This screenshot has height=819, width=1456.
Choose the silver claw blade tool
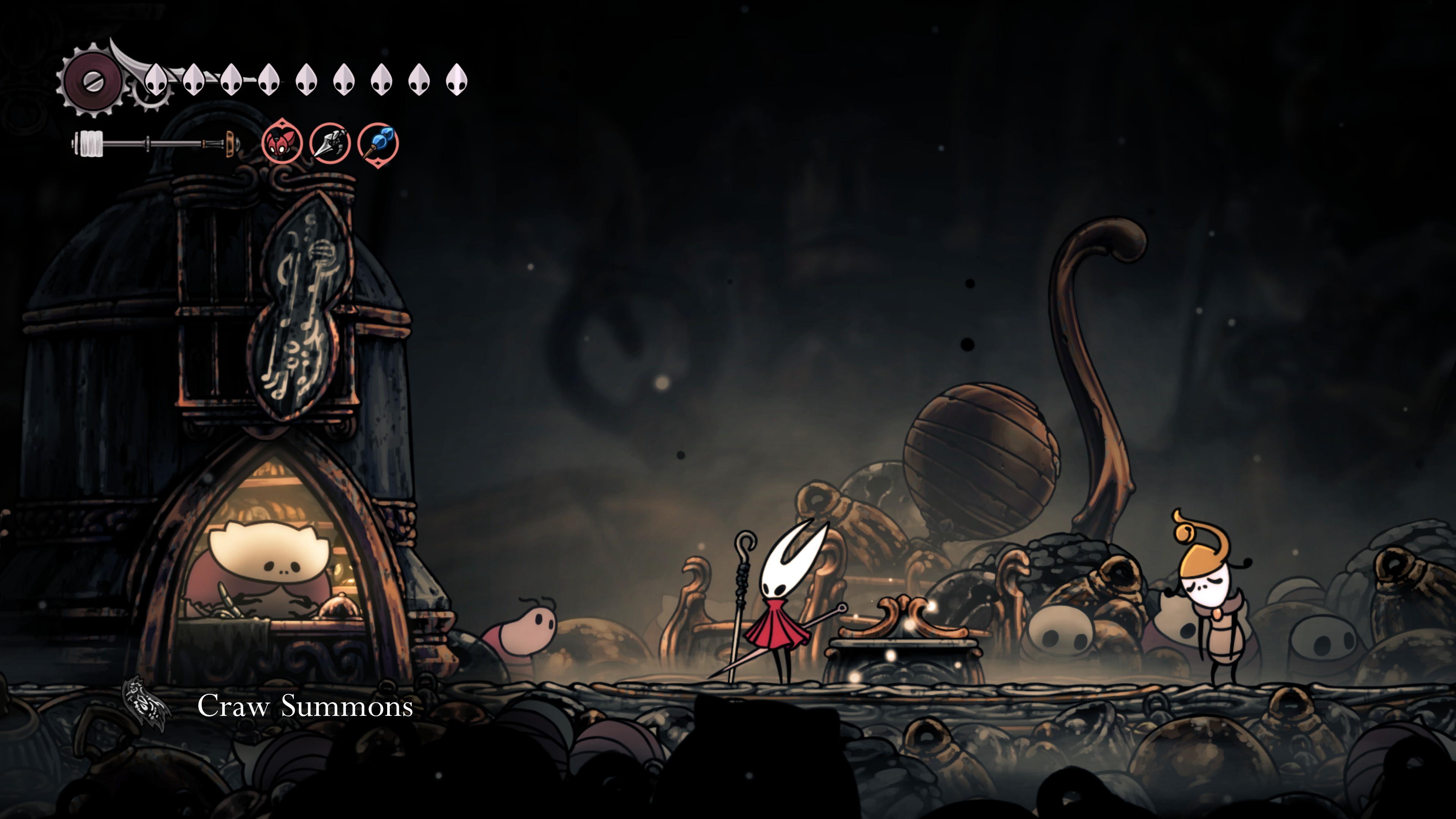pos(330,143)
